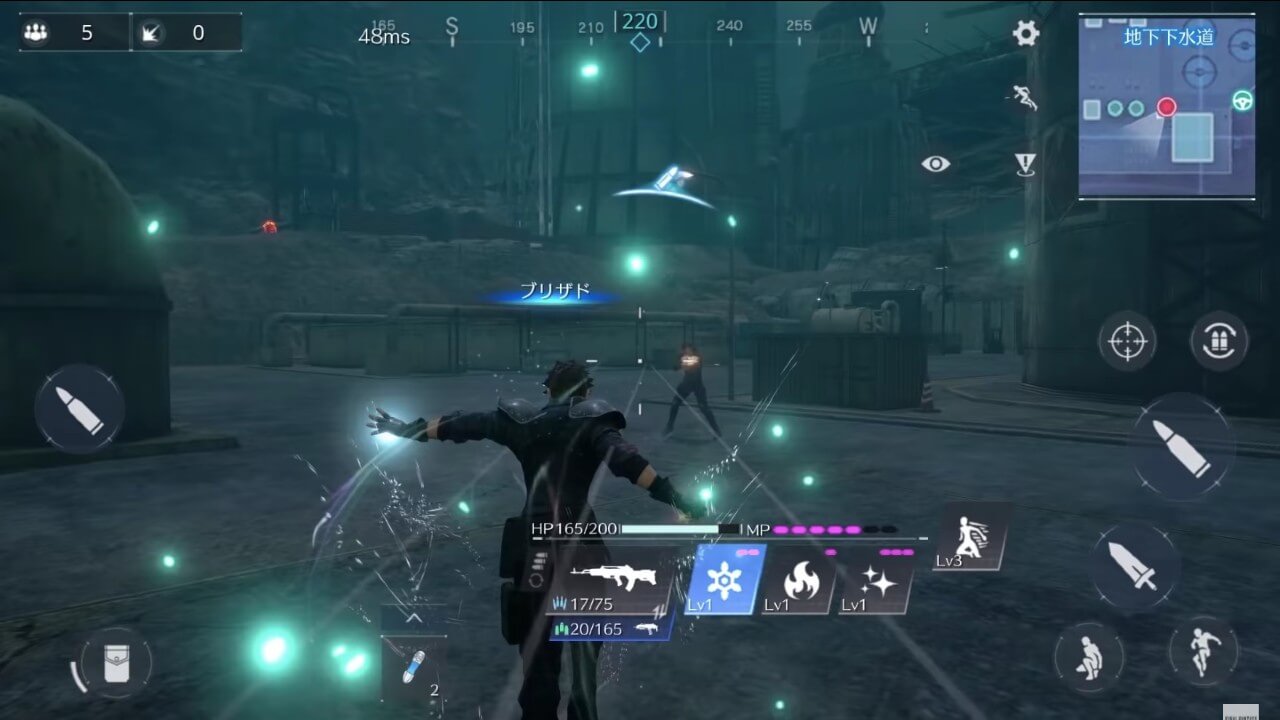1280x720 pixels.
Task: Select the teammates counter in top left
Action: point(60,32)
